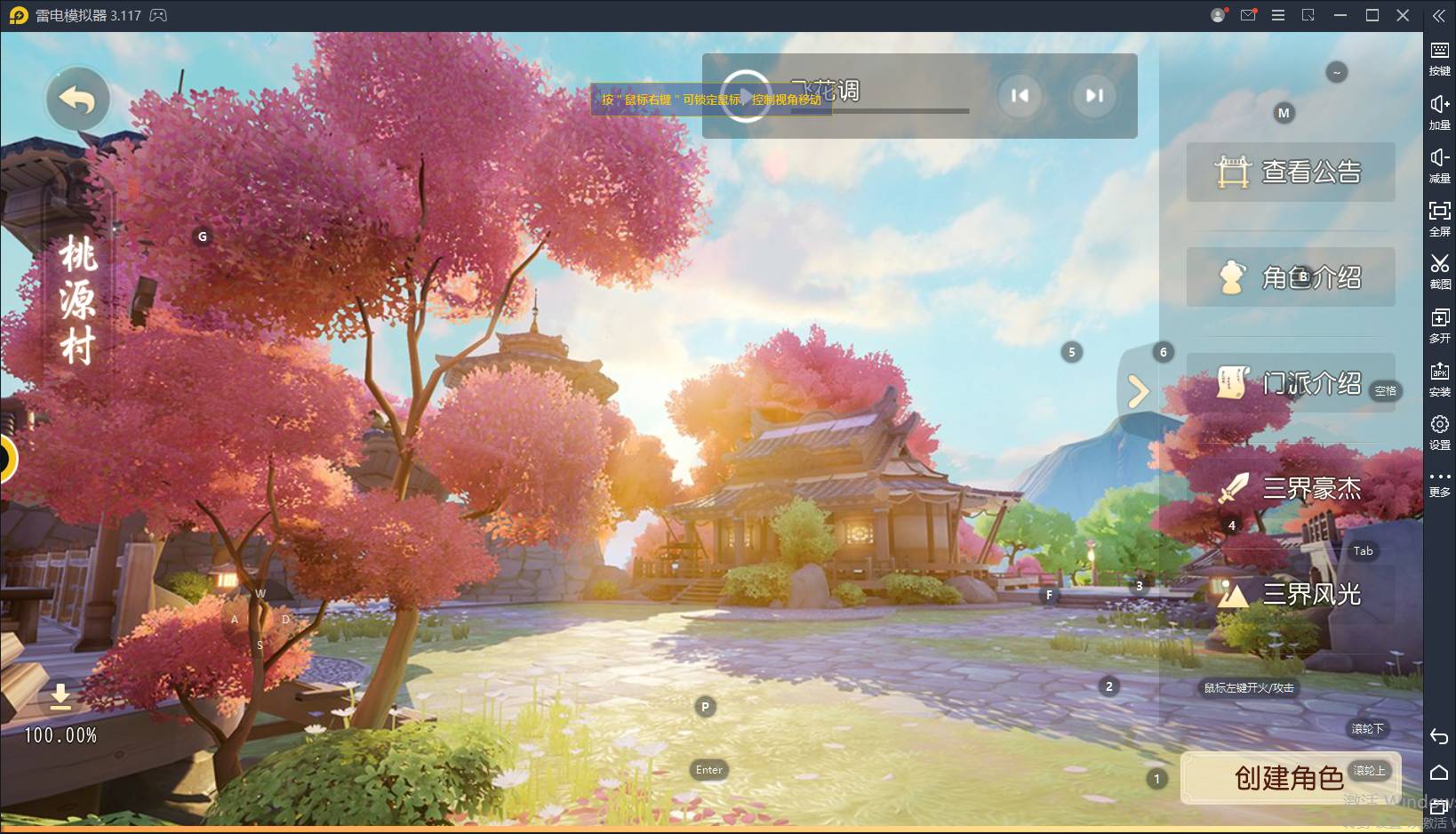Close the emulator window
The image size is (1456, 834).
point(1403,15)
